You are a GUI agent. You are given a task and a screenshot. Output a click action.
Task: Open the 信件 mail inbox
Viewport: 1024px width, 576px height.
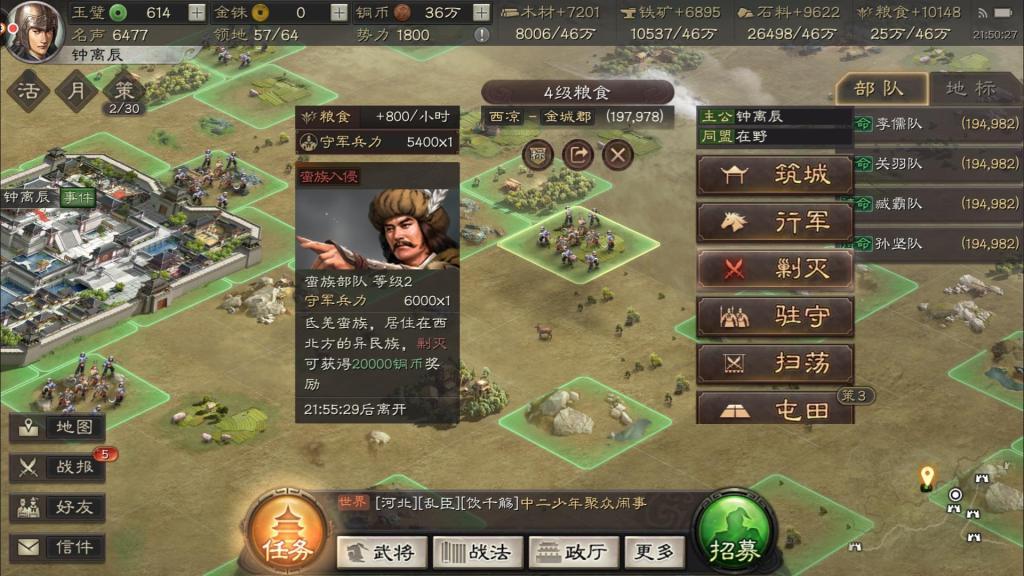coord(62,547)
